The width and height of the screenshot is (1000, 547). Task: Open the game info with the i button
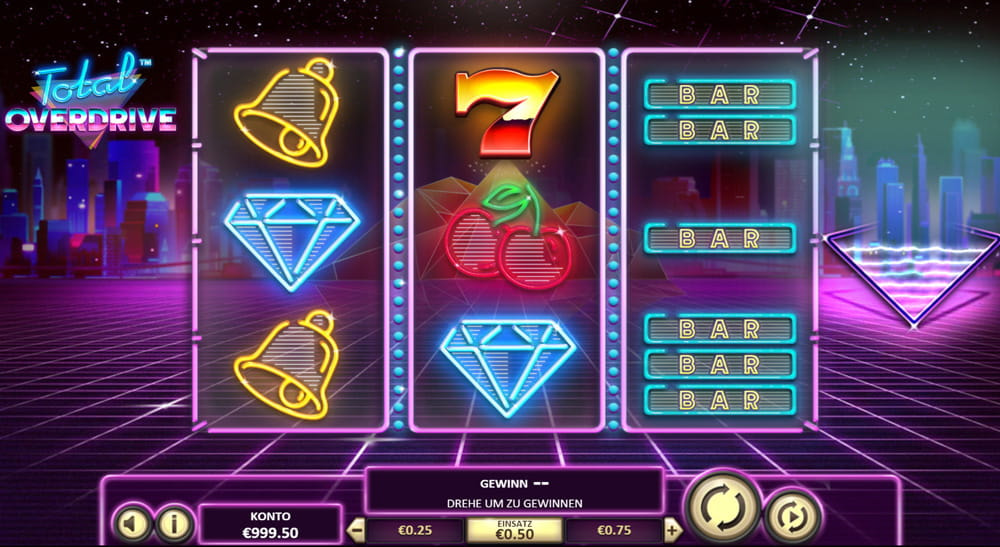tap(175, 522)
